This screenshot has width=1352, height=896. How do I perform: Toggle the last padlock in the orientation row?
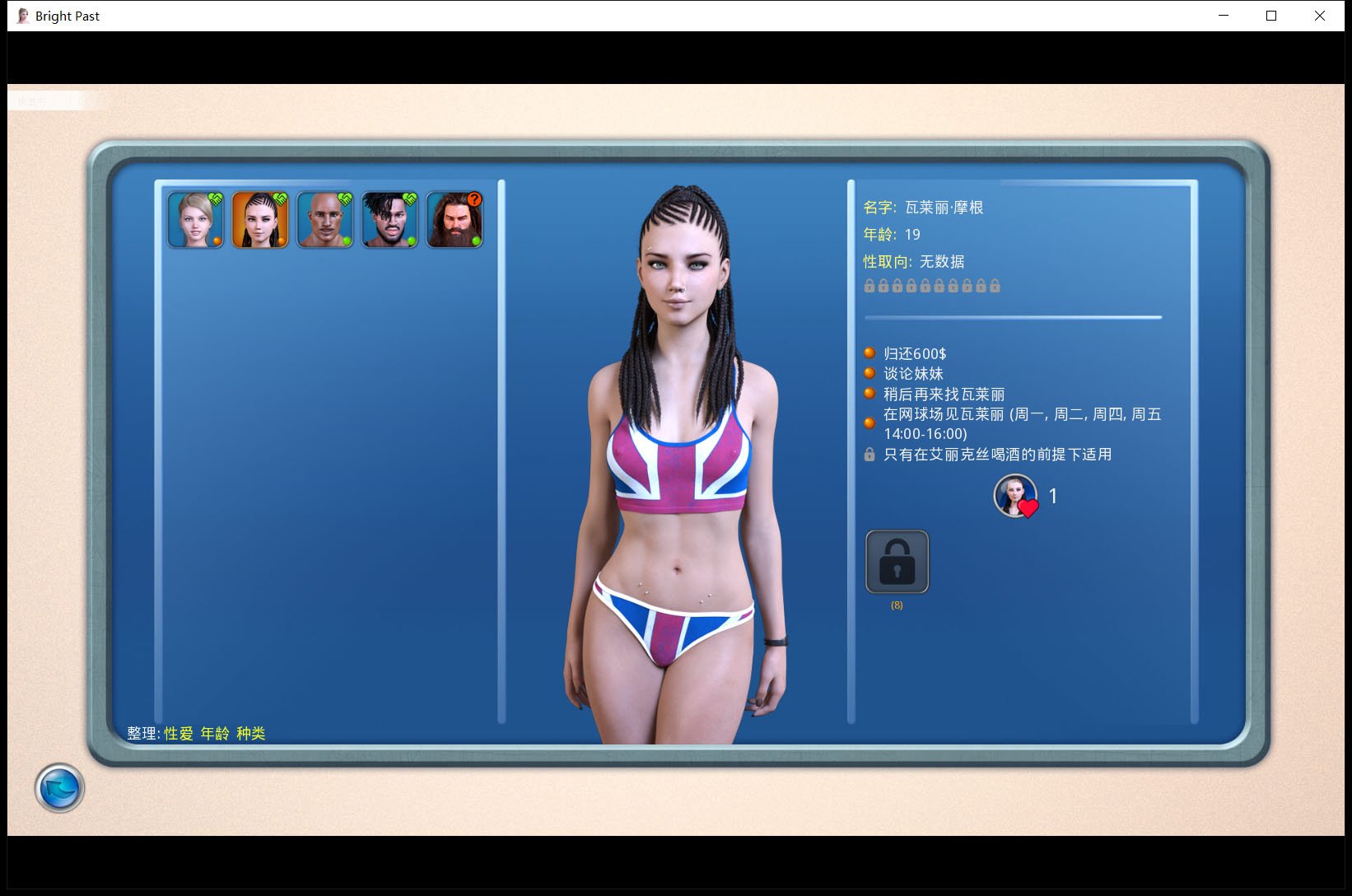tap(995, 286)
